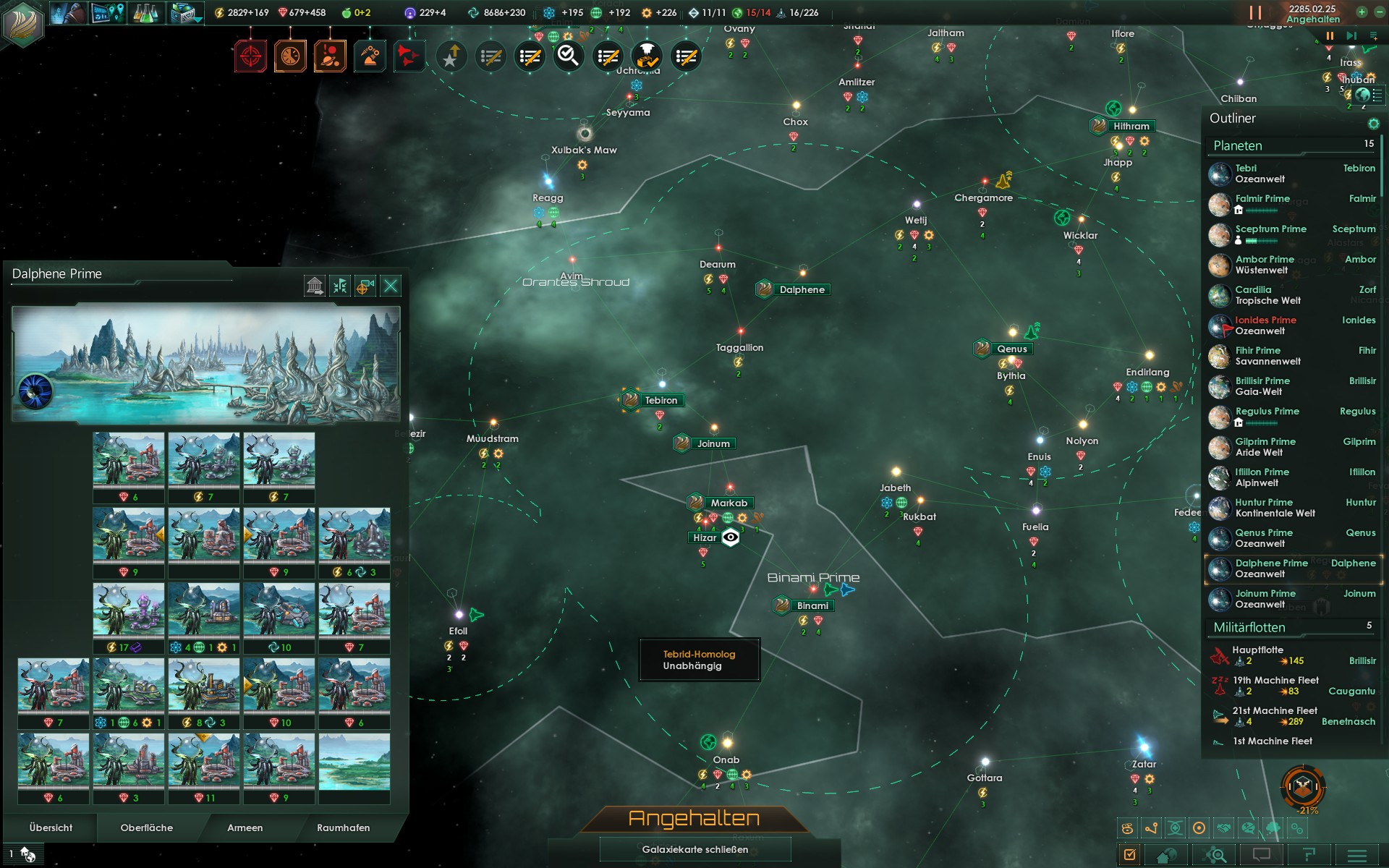Open the empire emblem government view
Screen dimensions: 1389x868
tap(23, 22)
